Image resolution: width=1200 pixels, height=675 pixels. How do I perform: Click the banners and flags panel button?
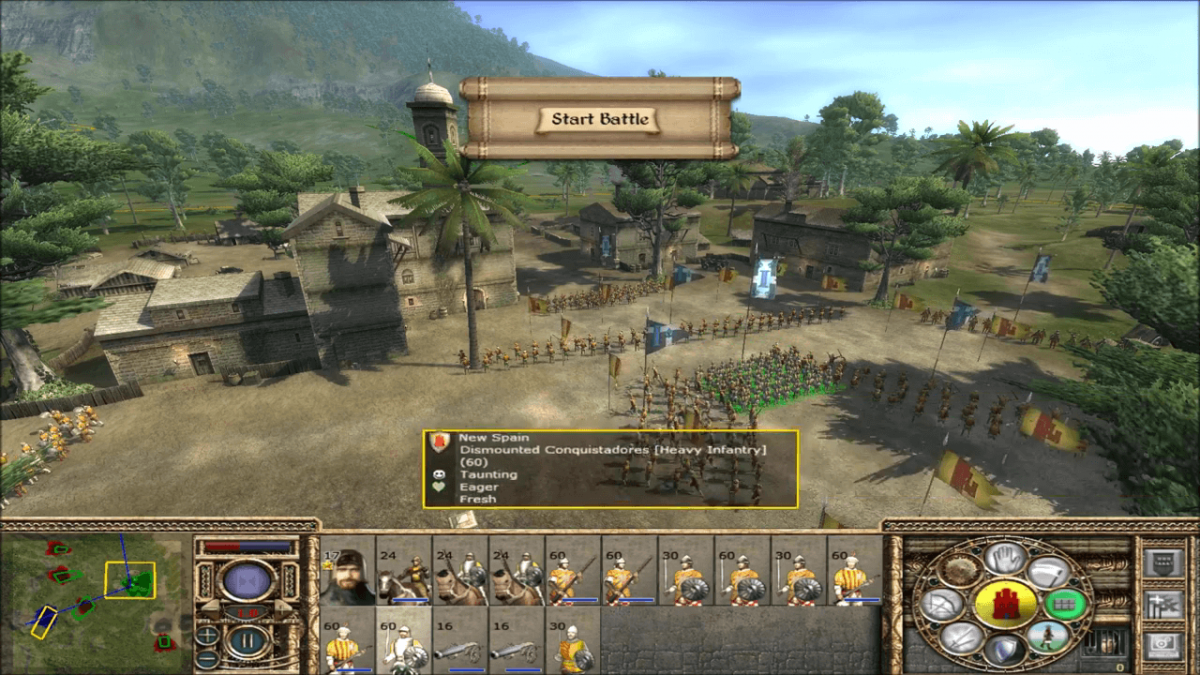(x=1162, y=603)
